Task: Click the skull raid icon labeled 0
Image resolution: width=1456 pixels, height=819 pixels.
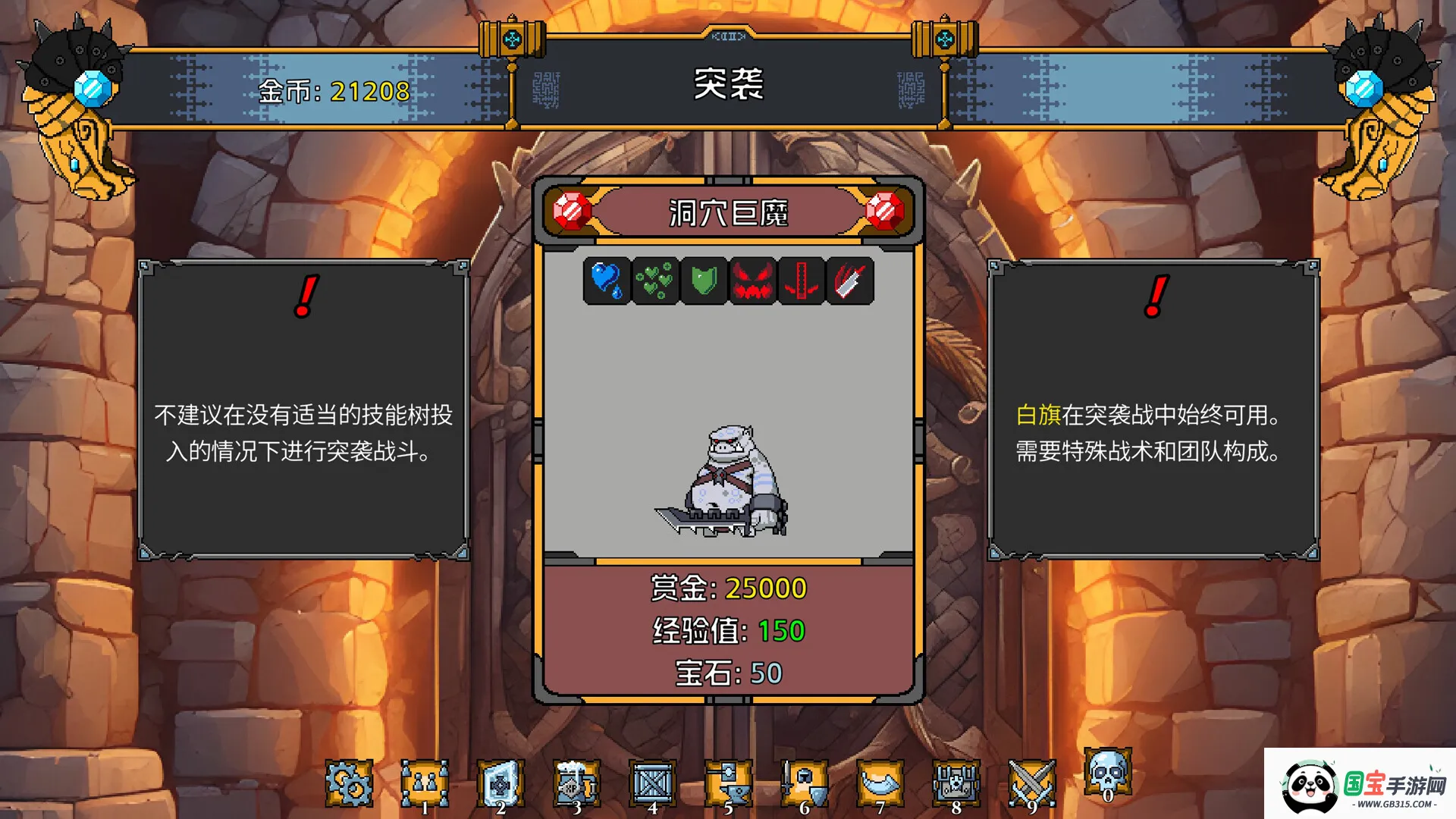Action: [1106, 777]
